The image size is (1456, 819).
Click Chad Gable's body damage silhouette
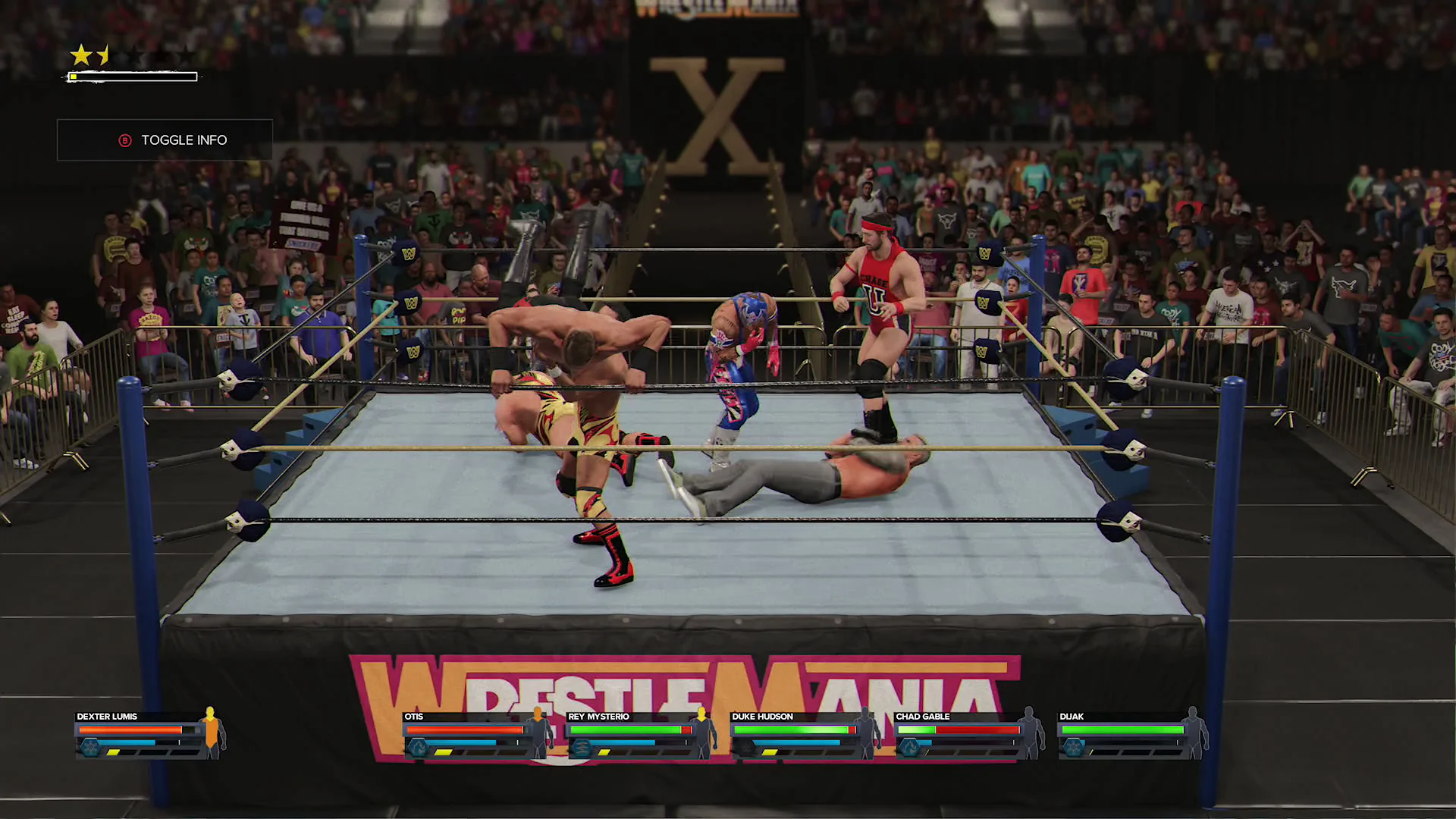1029,733
